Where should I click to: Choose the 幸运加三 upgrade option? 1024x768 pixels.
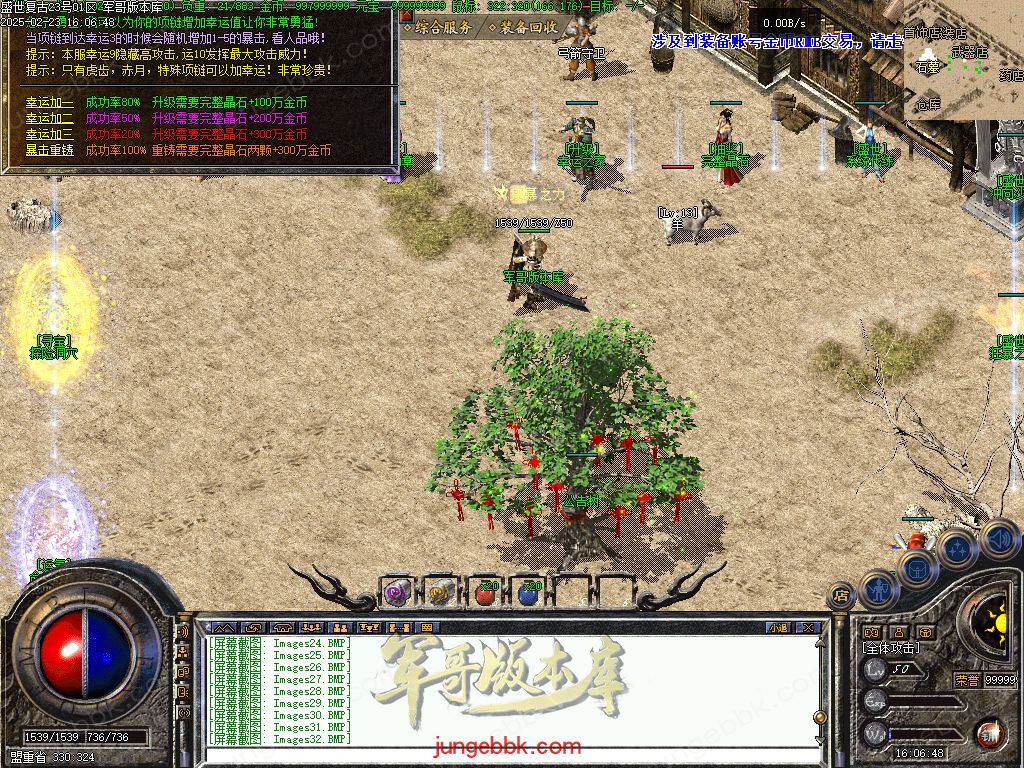[x=50, y=134]
